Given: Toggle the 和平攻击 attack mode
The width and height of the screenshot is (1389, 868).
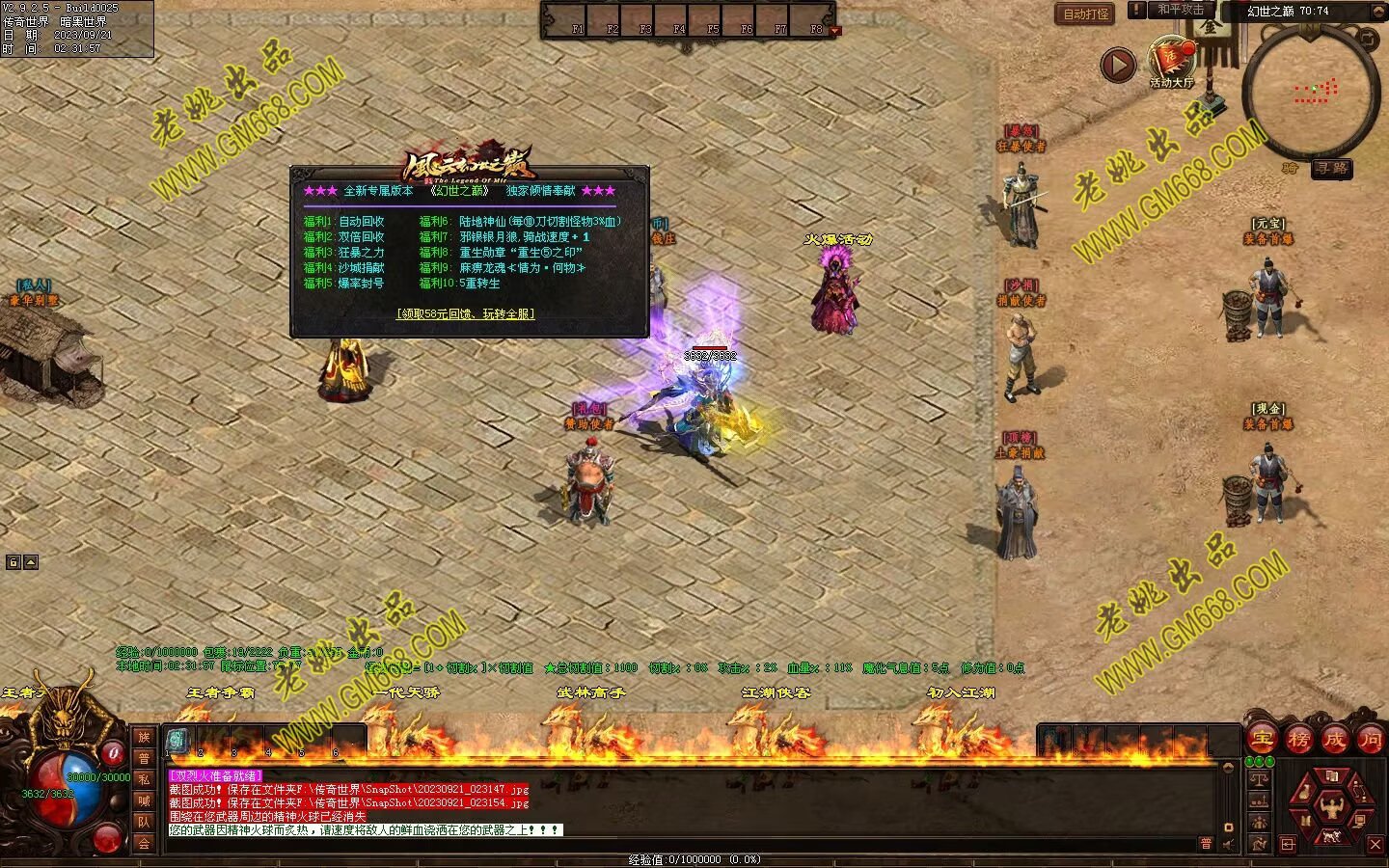Looking at the screenshot, I should [1181, 10].
